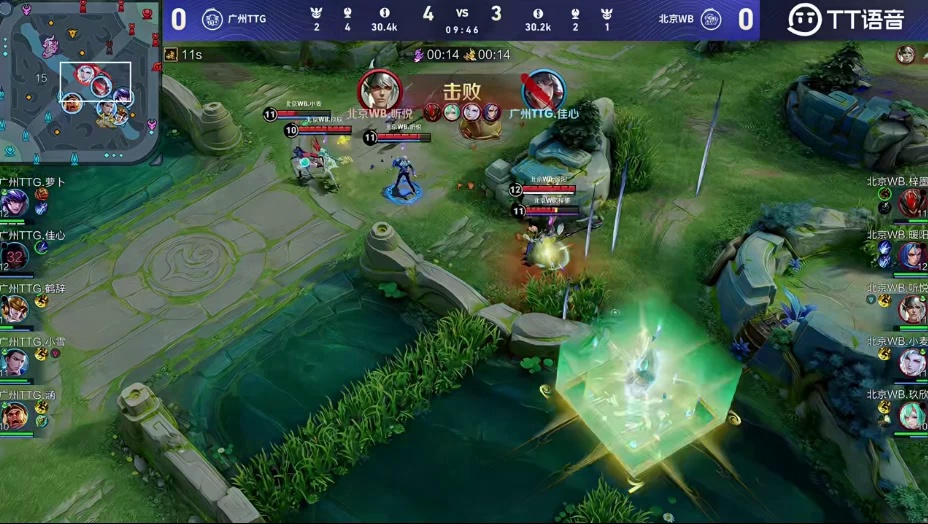928x524 pixels.
Task: Click the defeated 广州TTG.佳心 portrait in kill banner
Action: (542, 90)
